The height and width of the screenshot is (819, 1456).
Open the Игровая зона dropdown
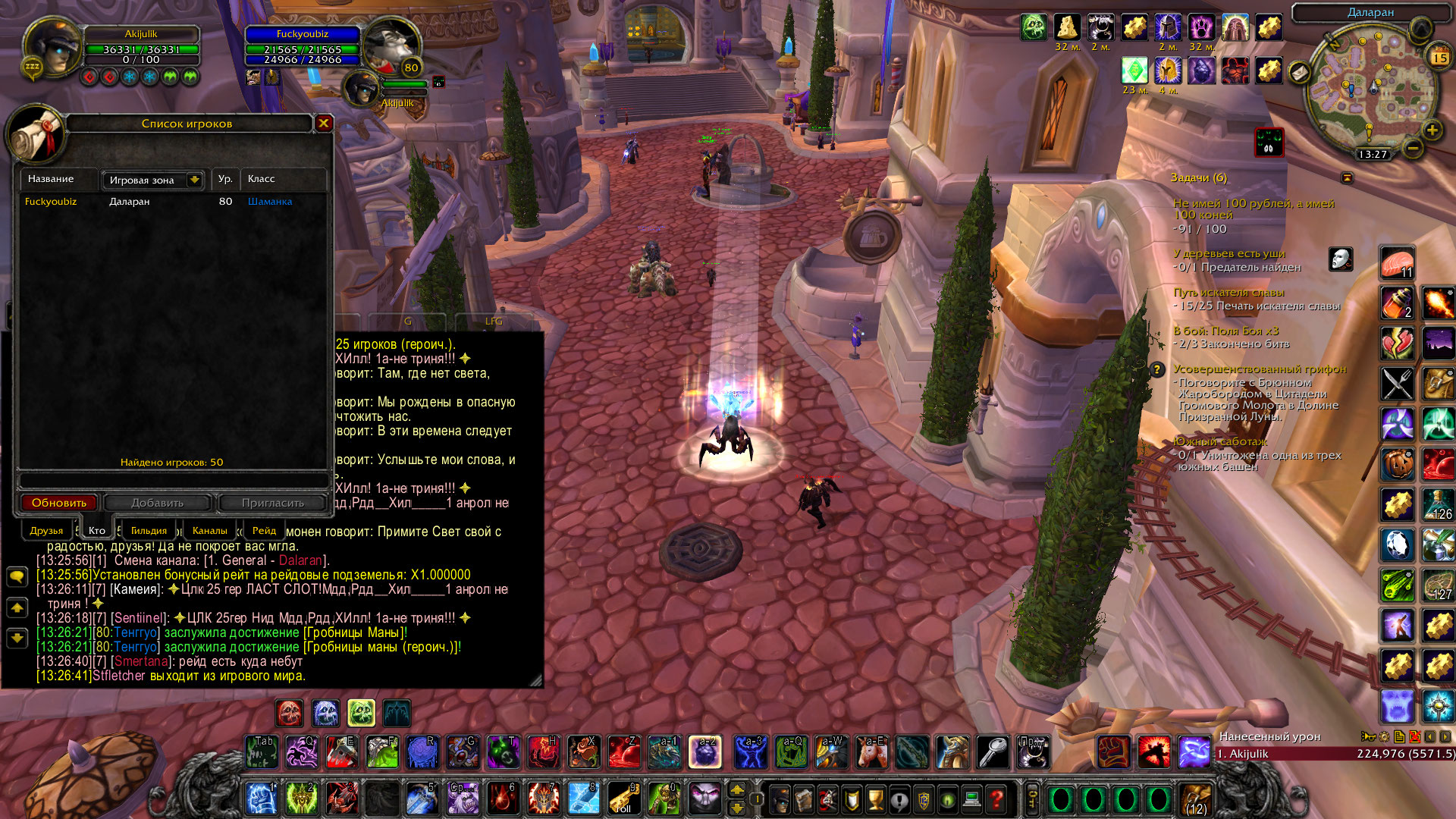click(x=194, y=180)
